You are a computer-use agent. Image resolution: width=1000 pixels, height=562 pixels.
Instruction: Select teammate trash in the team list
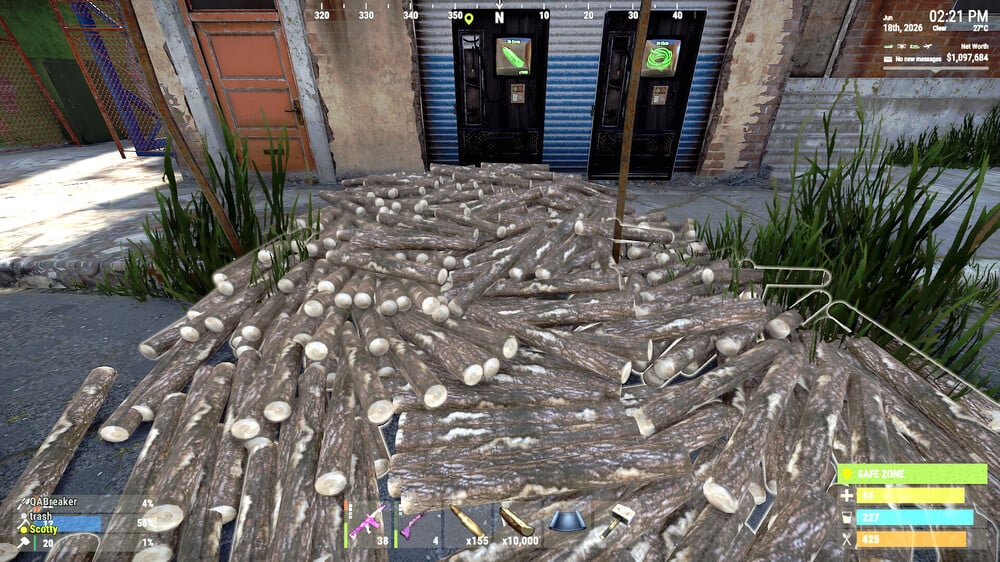[x=40, y=516]
